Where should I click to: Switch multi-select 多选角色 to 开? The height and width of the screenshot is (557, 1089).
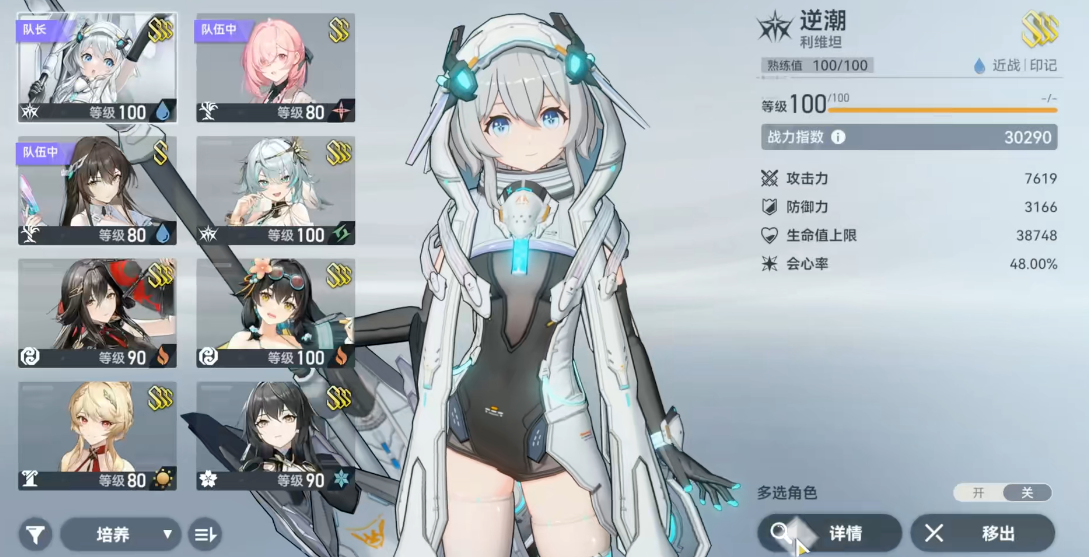click(978, 492)
